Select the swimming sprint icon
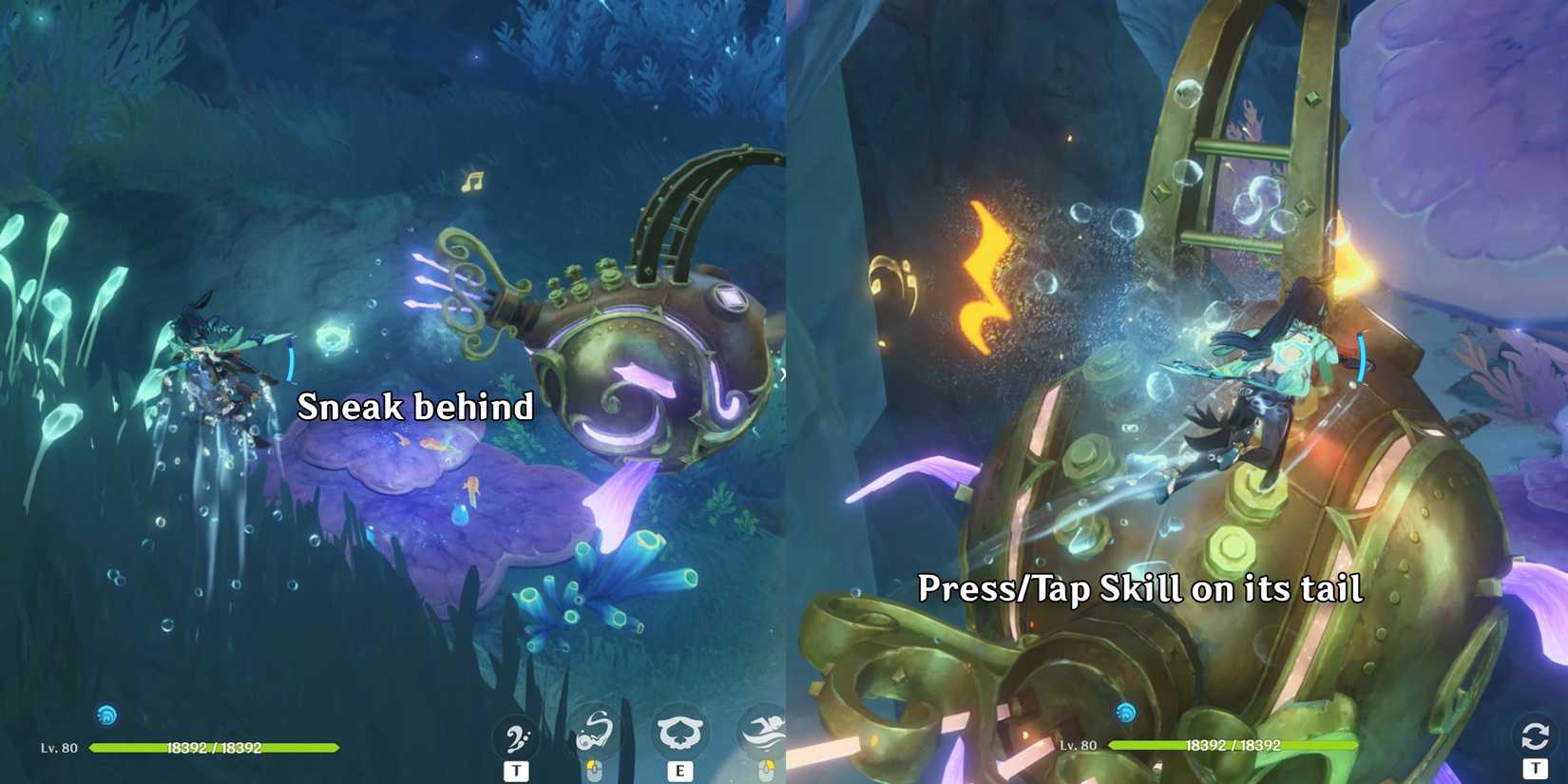The image size is (1568, 784). [x=763, y=732]
